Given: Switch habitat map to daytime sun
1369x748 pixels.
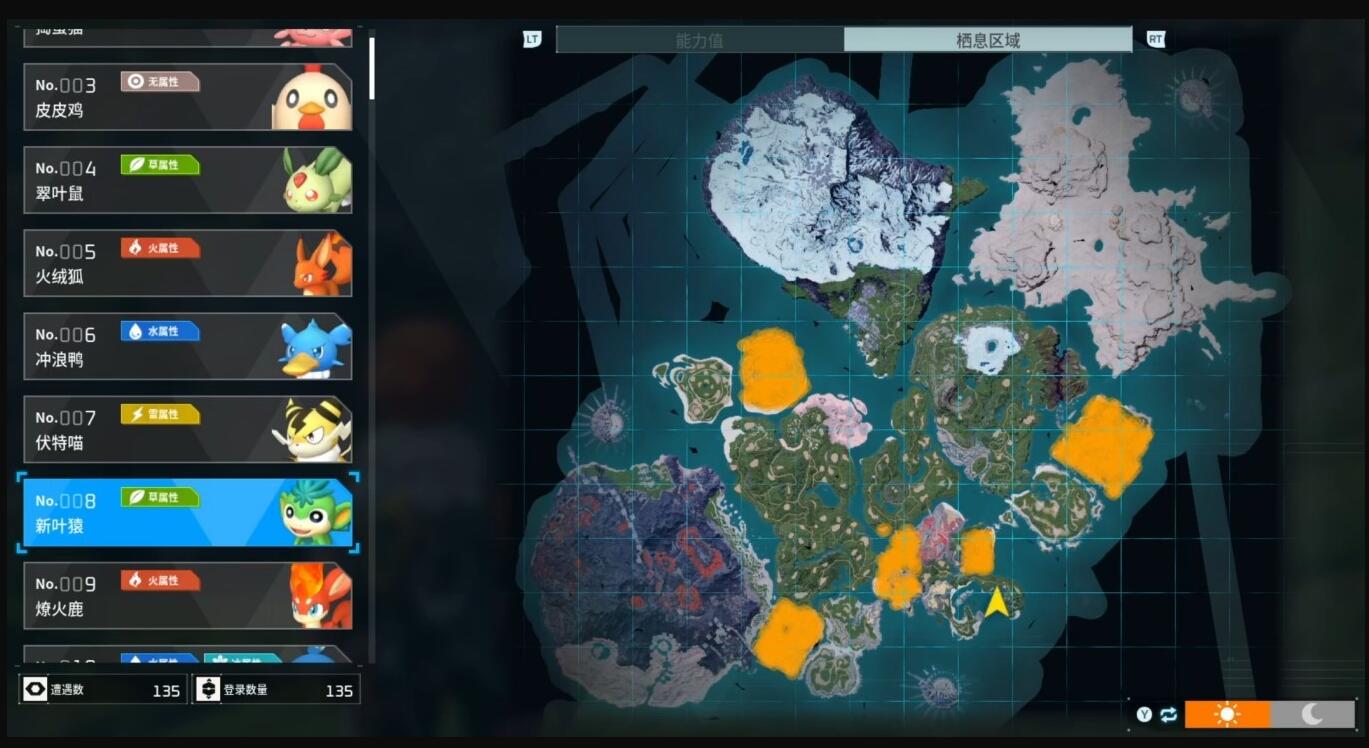Looking at the screenshot, I should (1227, 714).
